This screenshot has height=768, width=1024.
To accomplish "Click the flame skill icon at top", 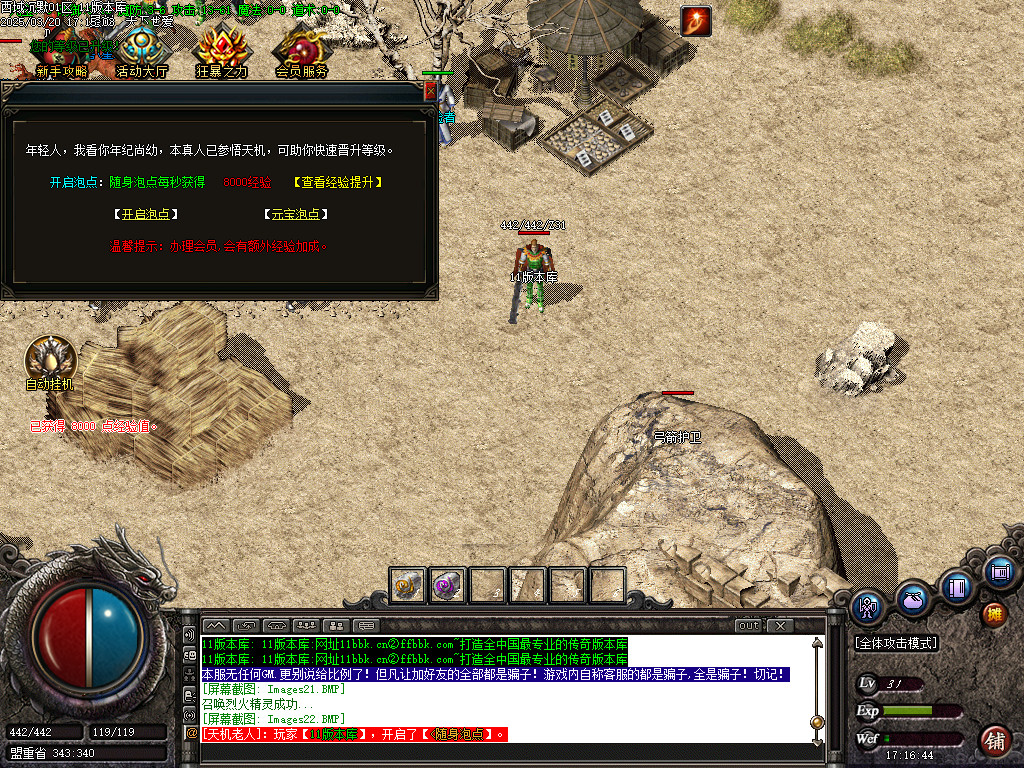I will pyautogui.click(x=695, y=21).
